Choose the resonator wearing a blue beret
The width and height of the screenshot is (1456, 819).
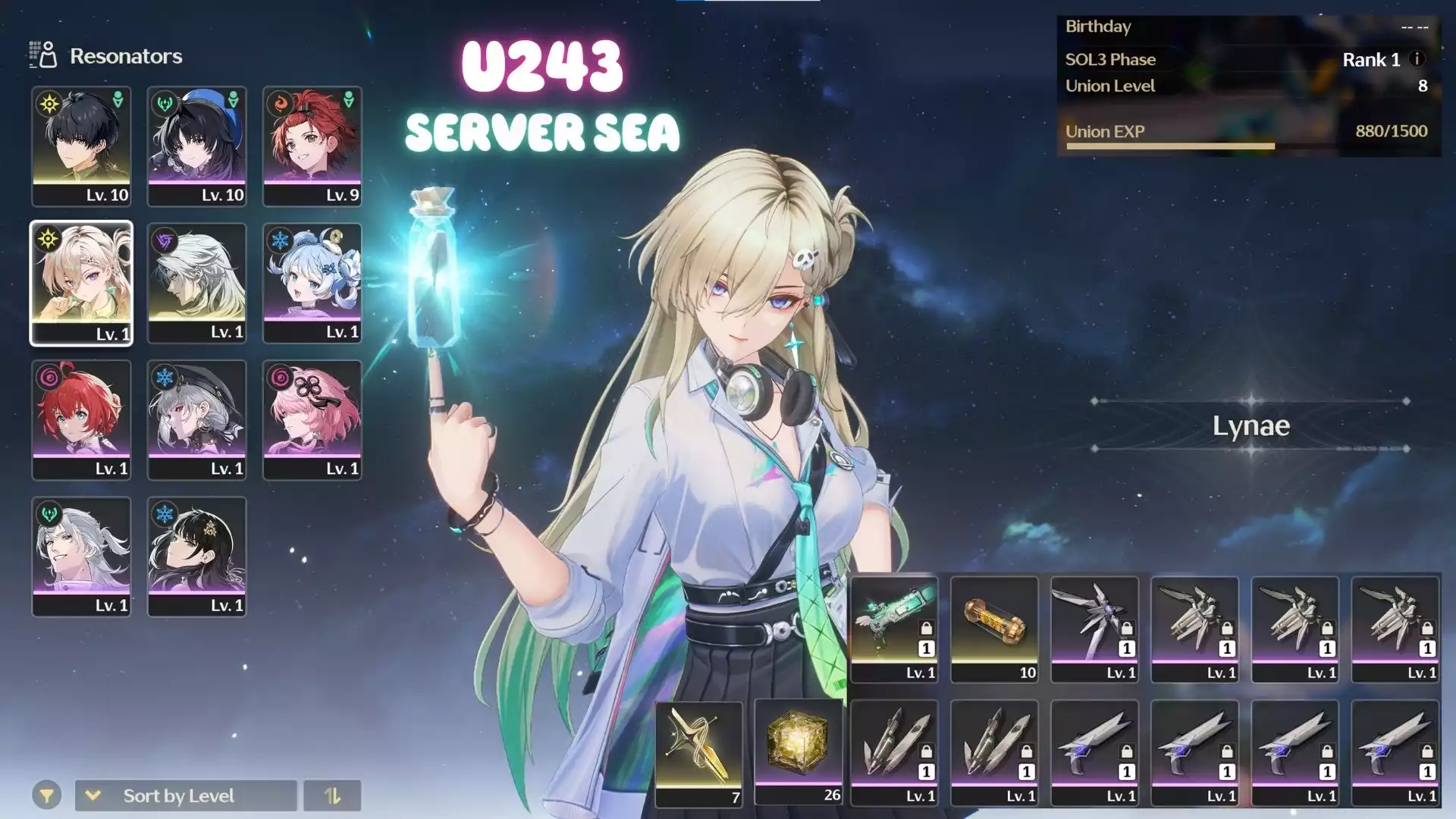coord(196,146)
